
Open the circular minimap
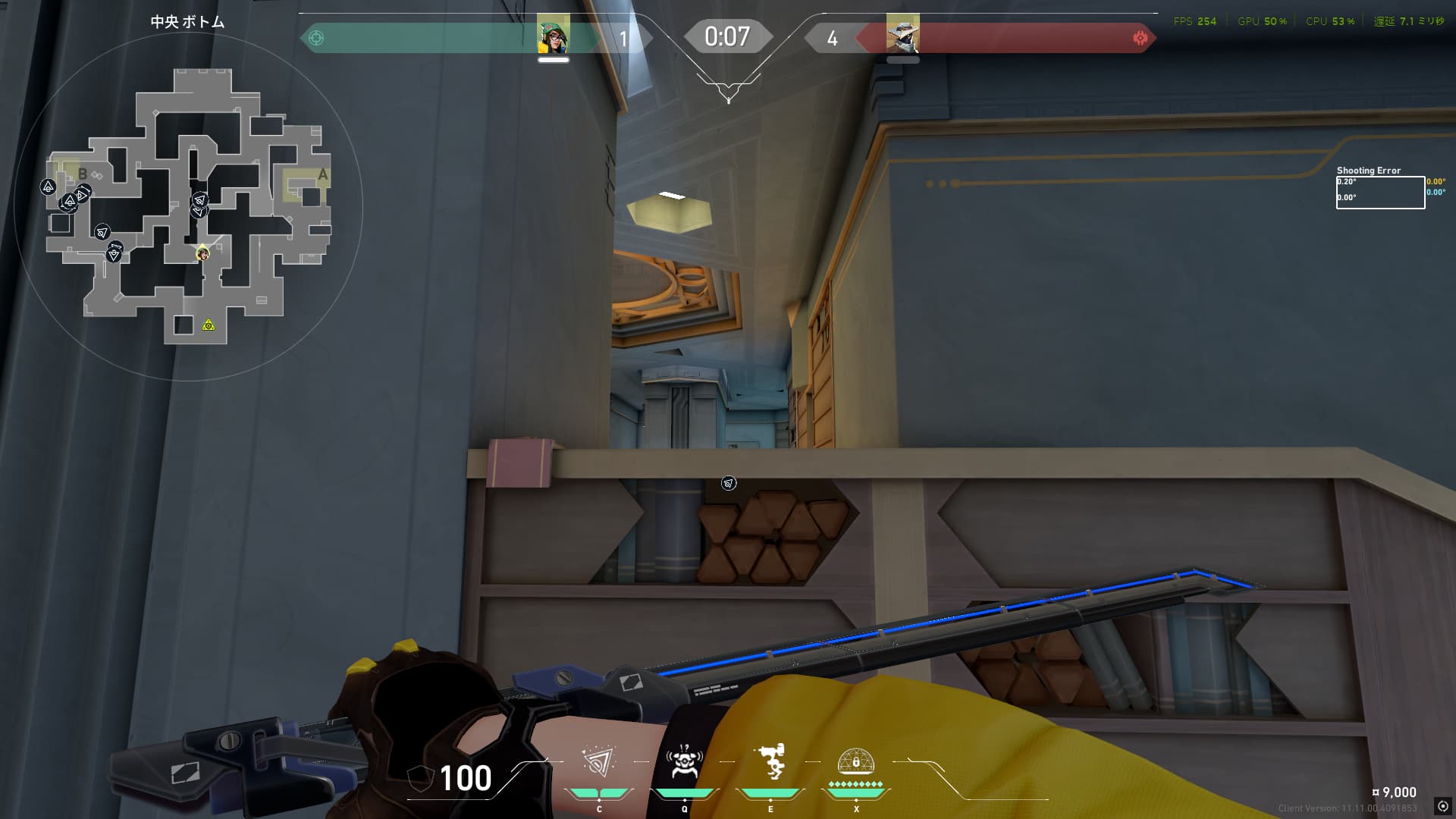click(188, 206)
